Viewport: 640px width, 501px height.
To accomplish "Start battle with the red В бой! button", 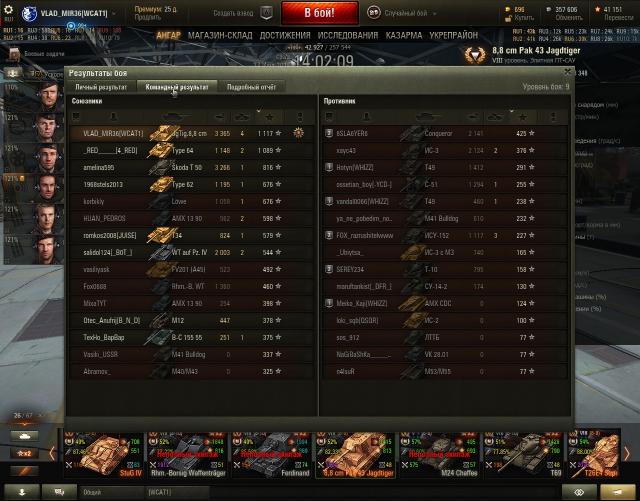I will (319, 13).
